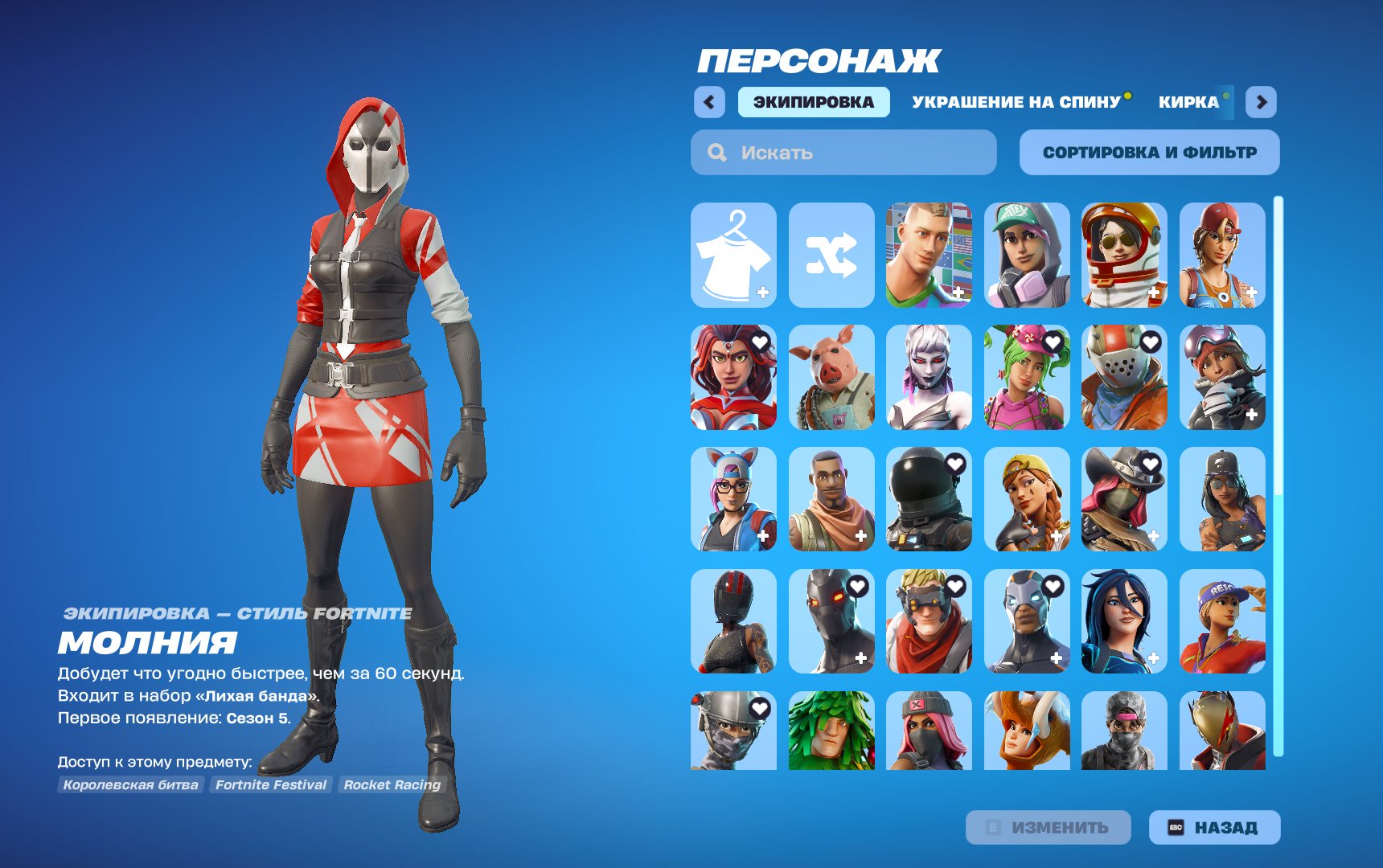1383x868 pixels.
Task: Select the shuffle random outfit icon
Action: 831,256
